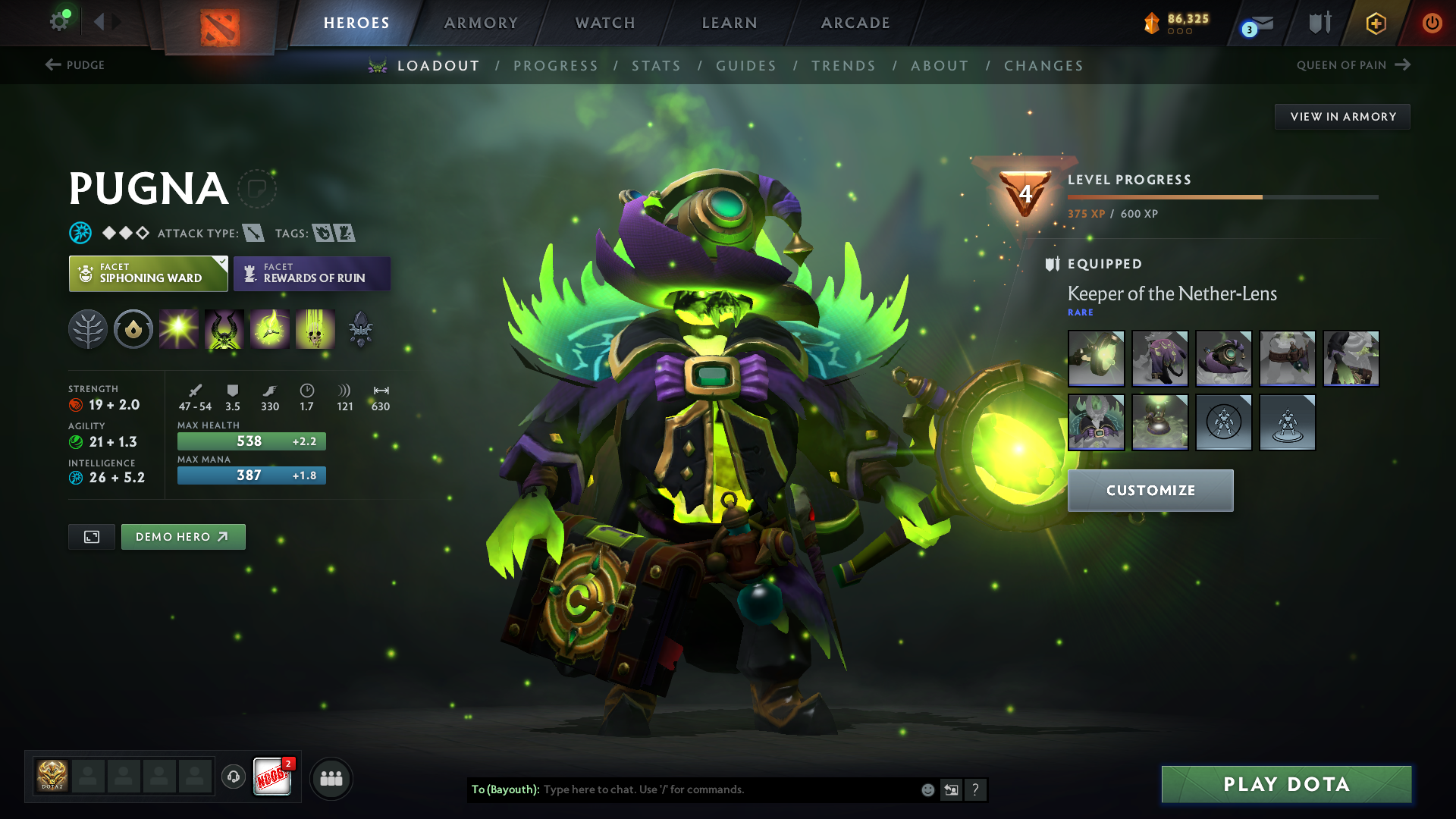
Task: Launch Demo Hero mode
Action: click(x=183, y=537)
